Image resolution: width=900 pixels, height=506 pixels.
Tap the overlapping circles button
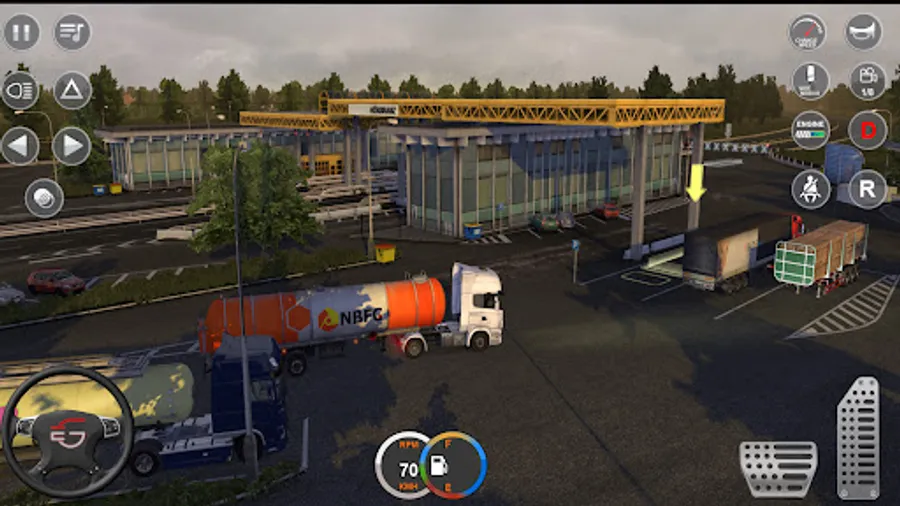(44, 198)
